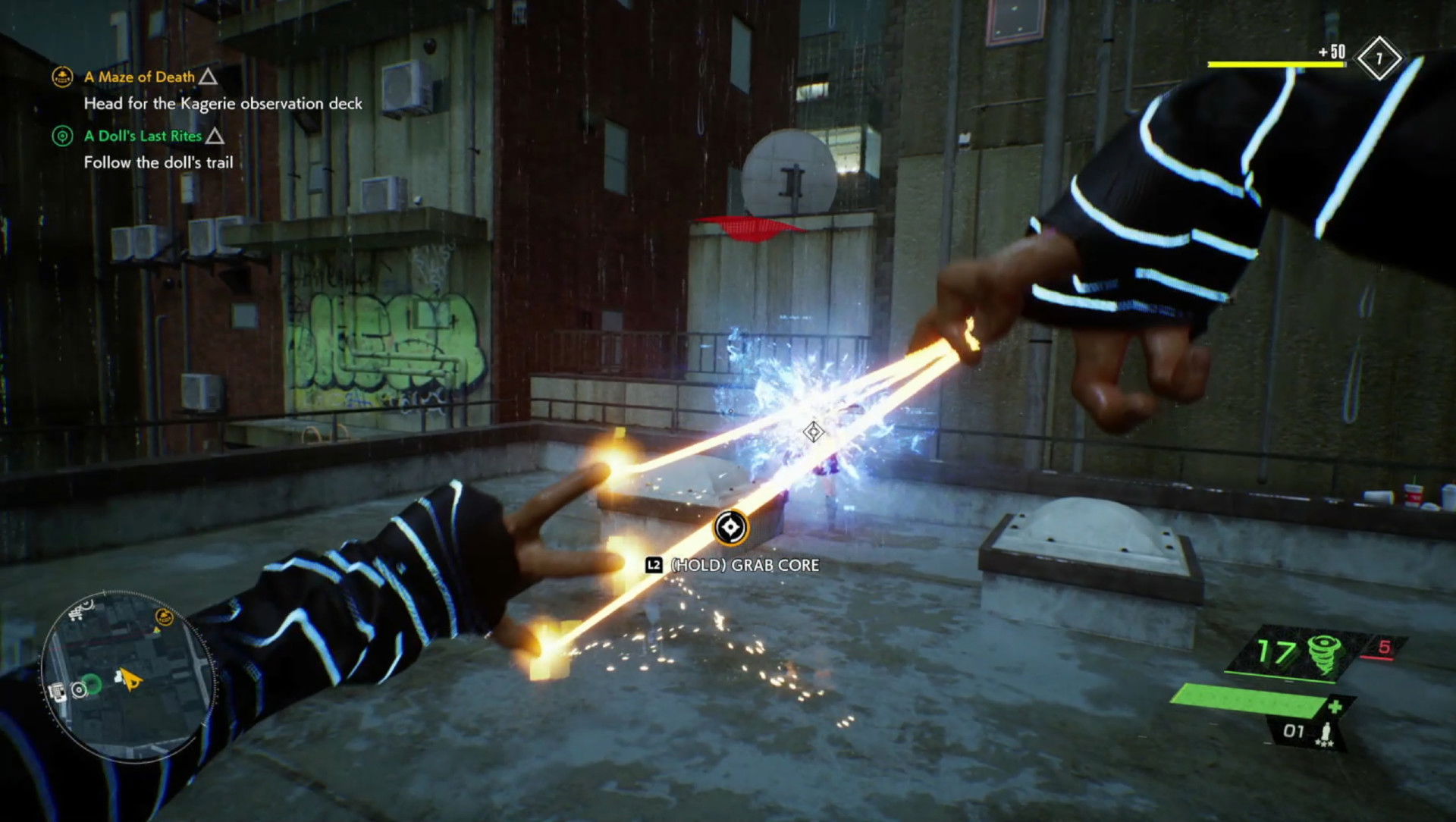Image resolution: width=1456 pixels, height=822 pixels.
Task: Click the Grab Core target icon
Action: [x=731, y=528]
